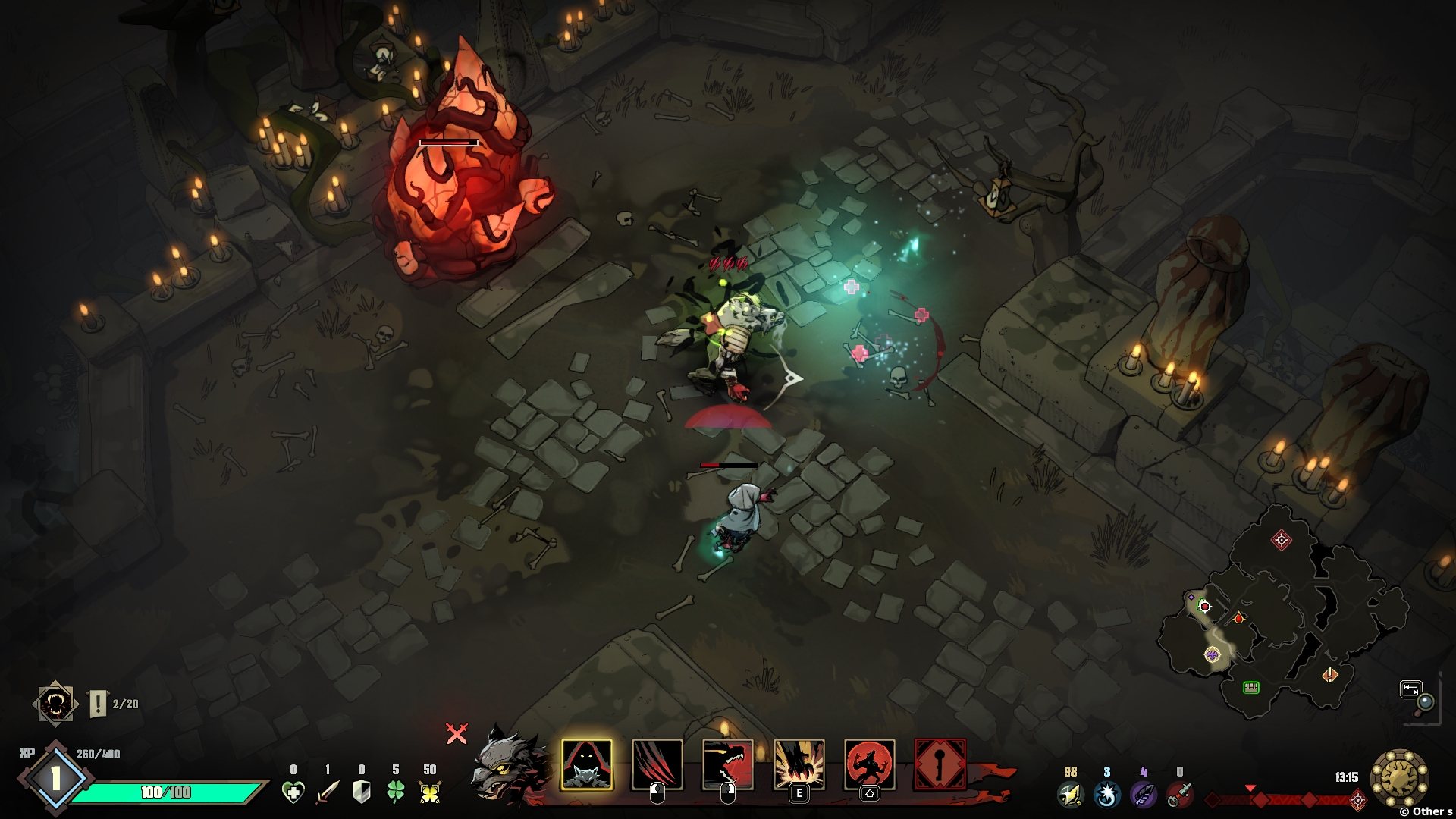Click the werewolf character portrait
The height and width of the screenshot is (819, 1456).
(506, 767)
